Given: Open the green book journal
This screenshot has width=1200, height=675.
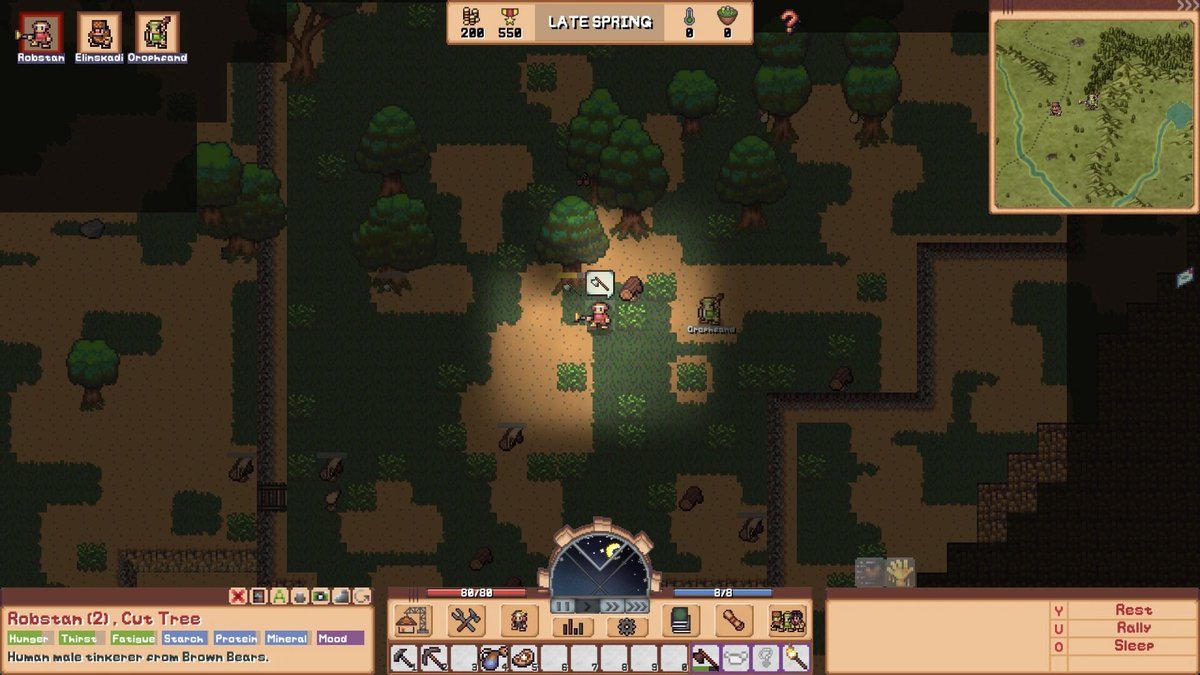Looking at the screenshot, I should click(x=681, y=621).
